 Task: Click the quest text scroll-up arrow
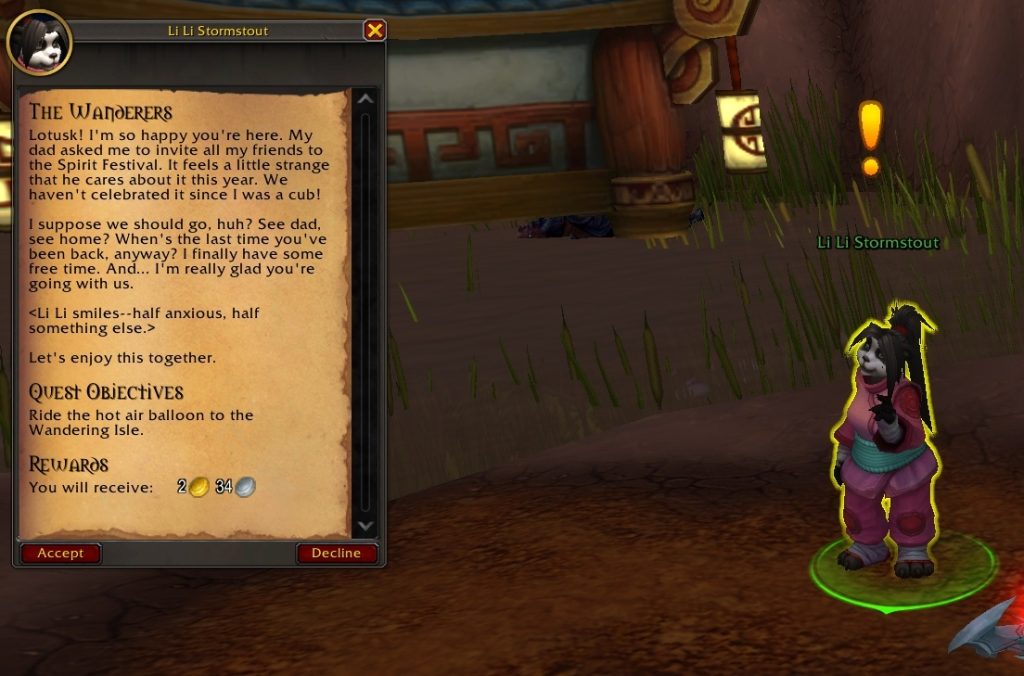(365, 99)
